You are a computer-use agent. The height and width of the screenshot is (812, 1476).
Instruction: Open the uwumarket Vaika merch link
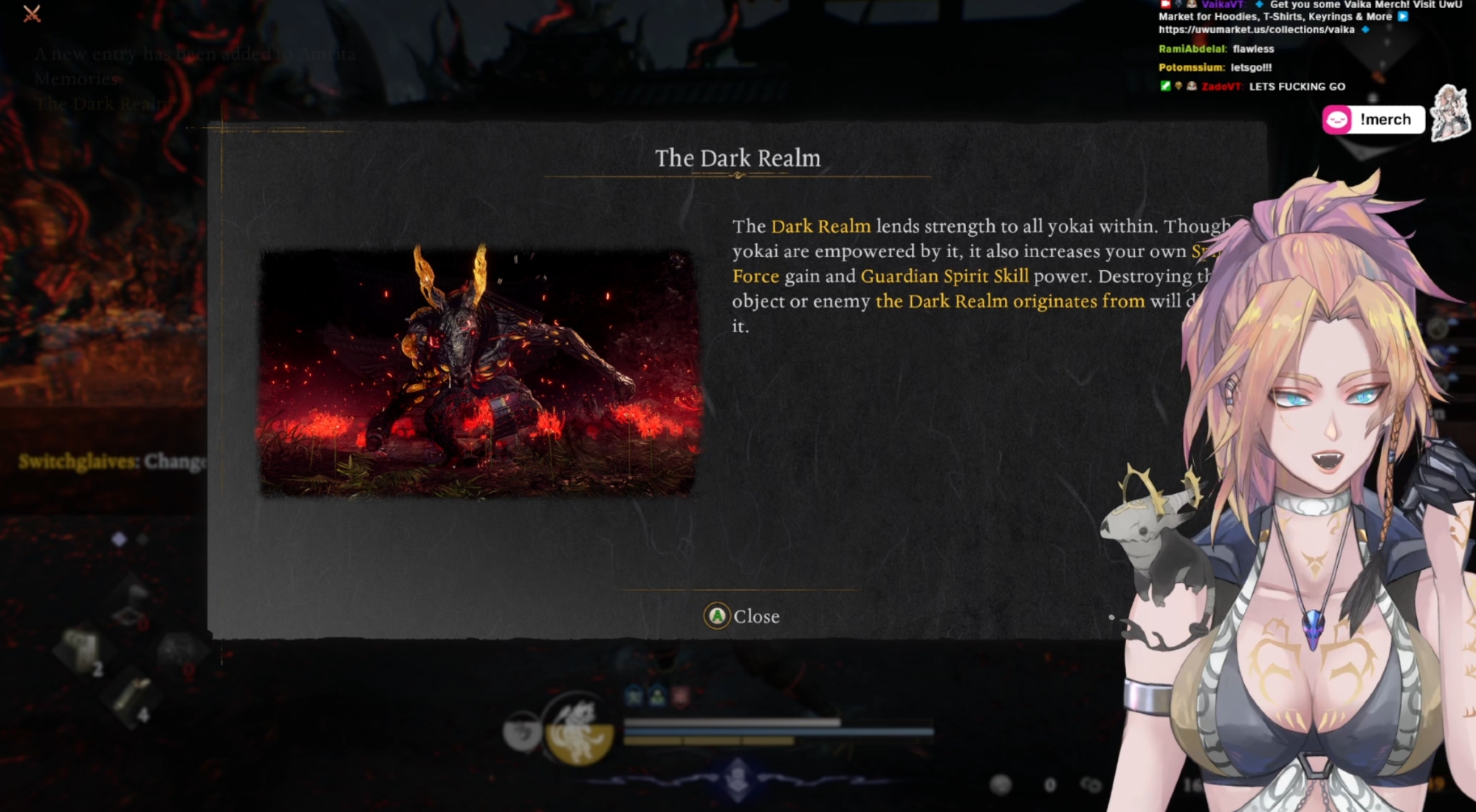pyautogui.click(x=1256, y=30)
